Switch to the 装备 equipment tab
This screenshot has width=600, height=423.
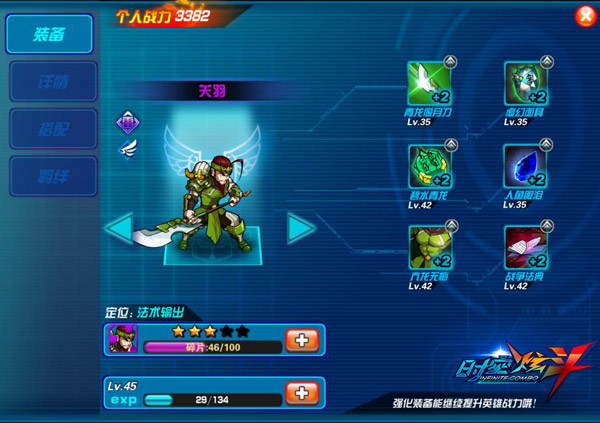(50, 35)
